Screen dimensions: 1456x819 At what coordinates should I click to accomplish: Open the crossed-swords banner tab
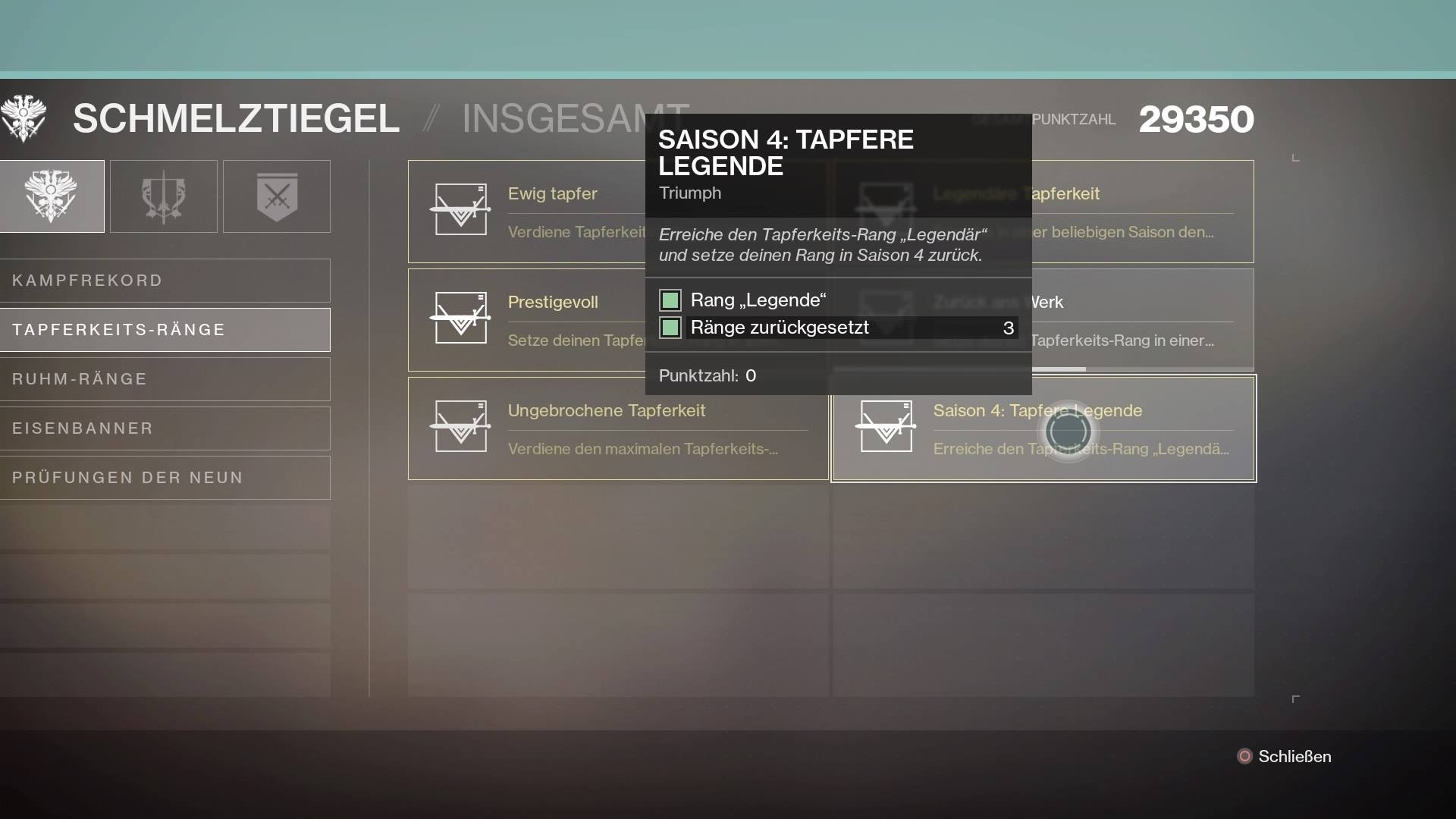(x=277, y=196)
